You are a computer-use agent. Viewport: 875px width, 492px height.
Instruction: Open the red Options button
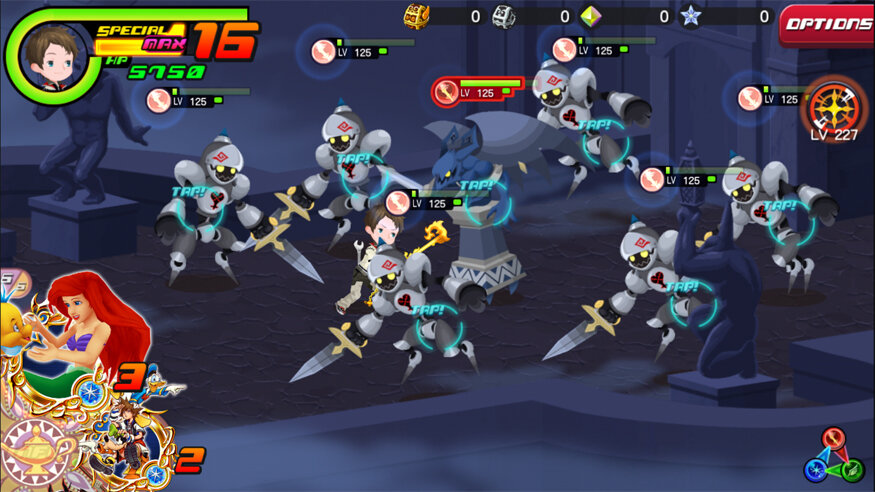[x=826, y=24]
